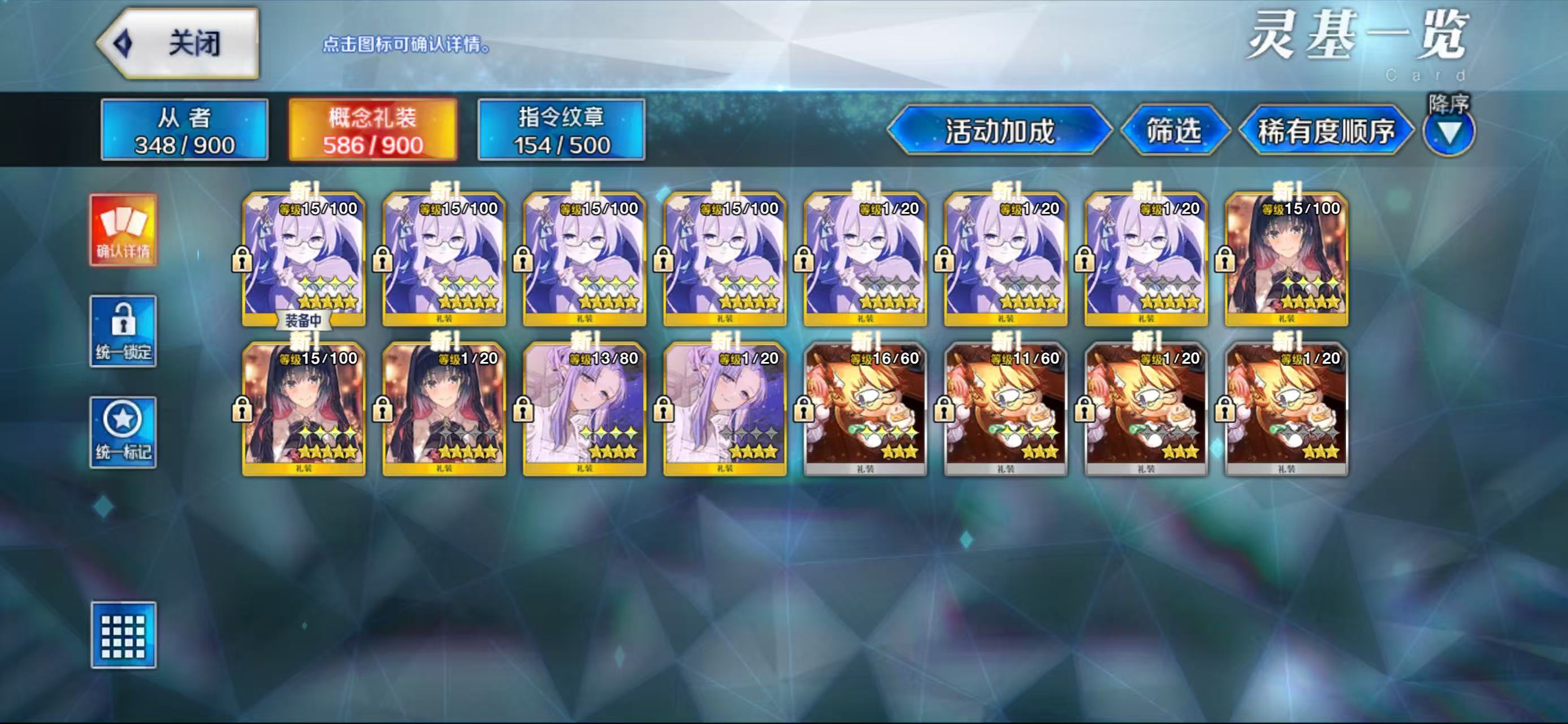Change the grid layout view

click(124, 635)
